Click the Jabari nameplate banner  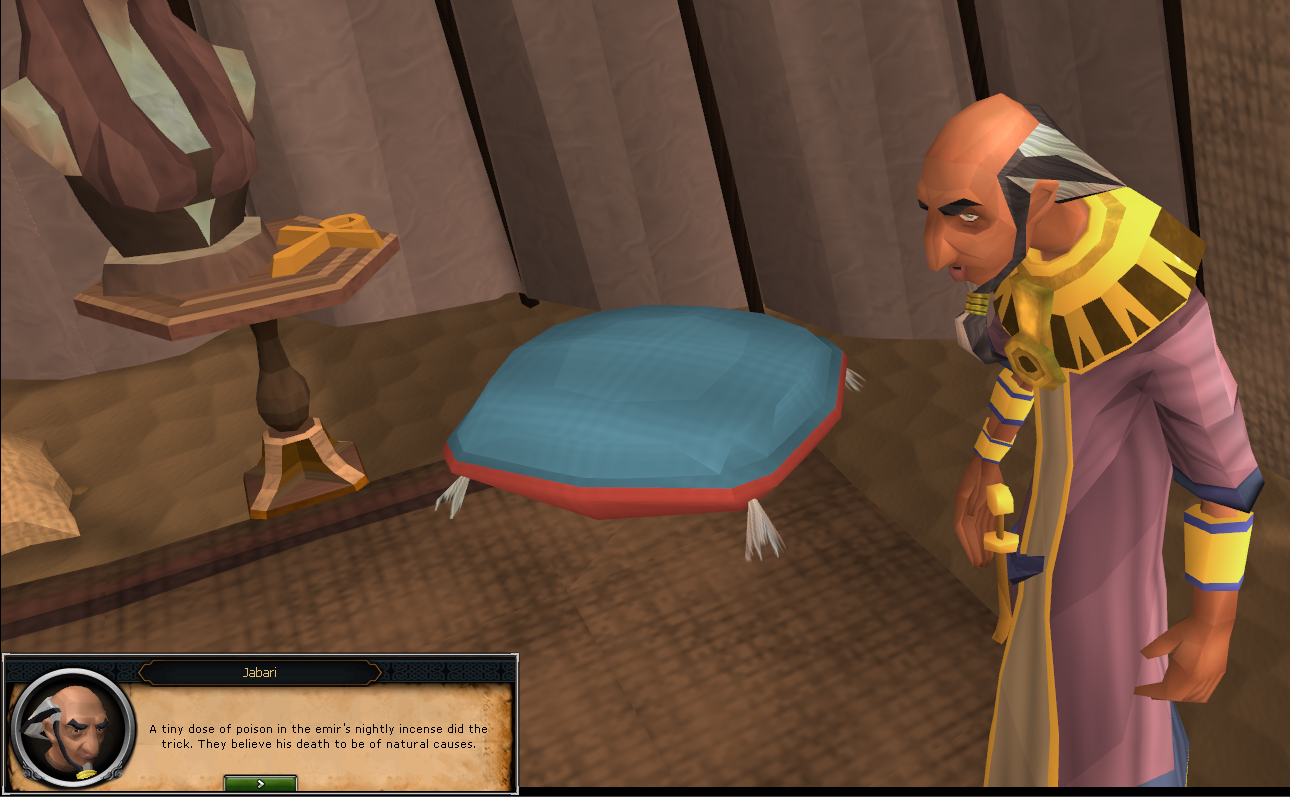[259, 672]
